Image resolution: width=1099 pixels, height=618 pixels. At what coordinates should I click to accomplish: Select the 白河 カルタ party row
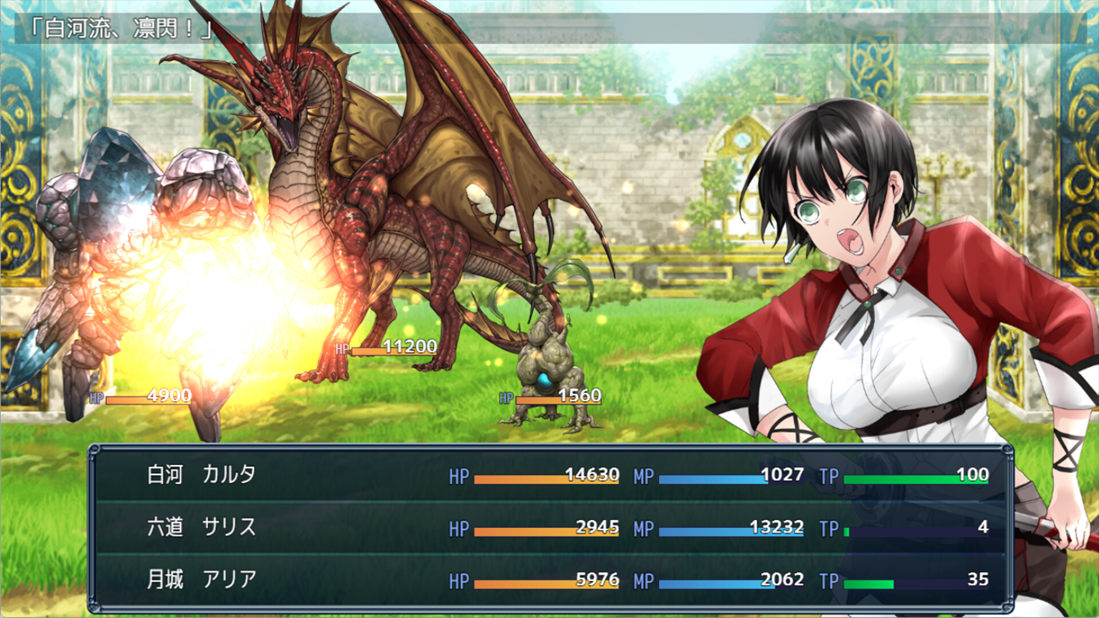(x=550, y=475)
